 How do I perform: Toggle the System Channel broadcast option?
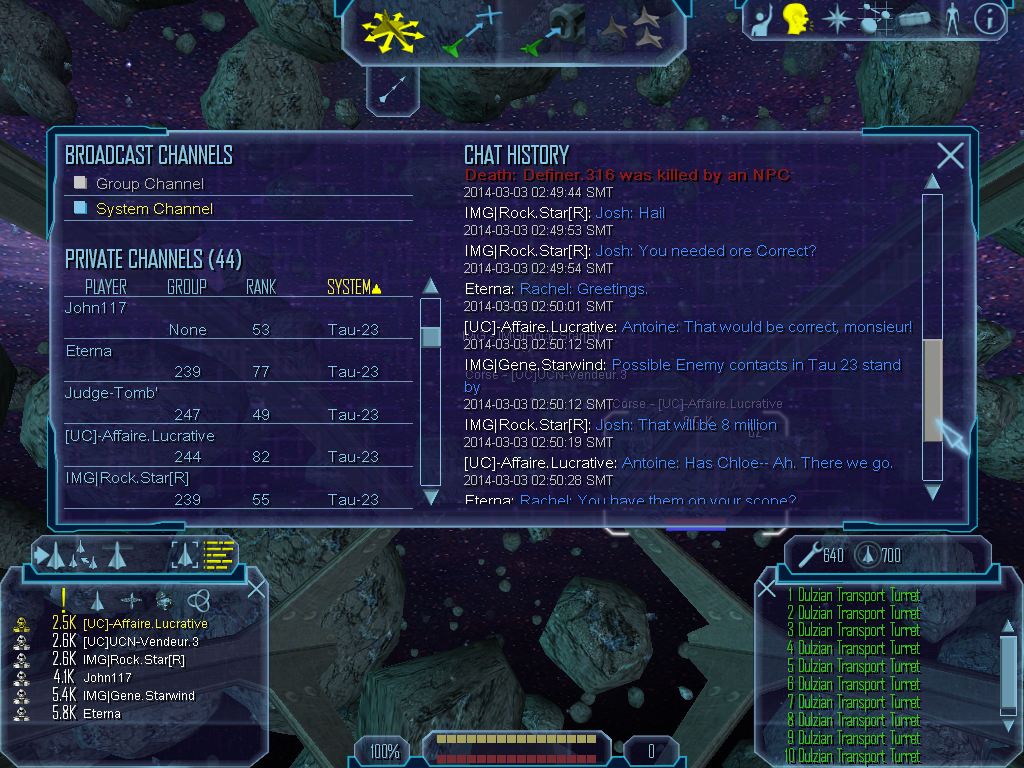(x=81, y=208)
